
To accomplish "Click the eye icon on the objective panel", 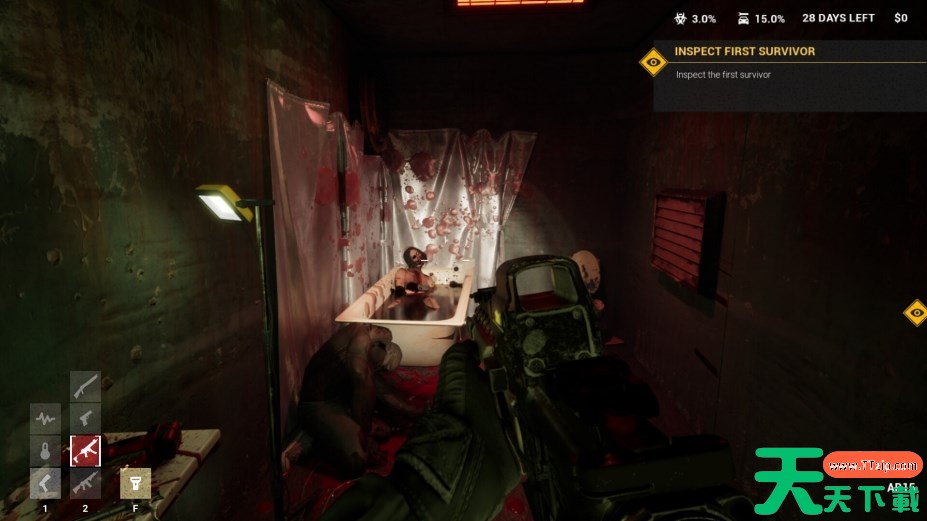I will point(654,63).
